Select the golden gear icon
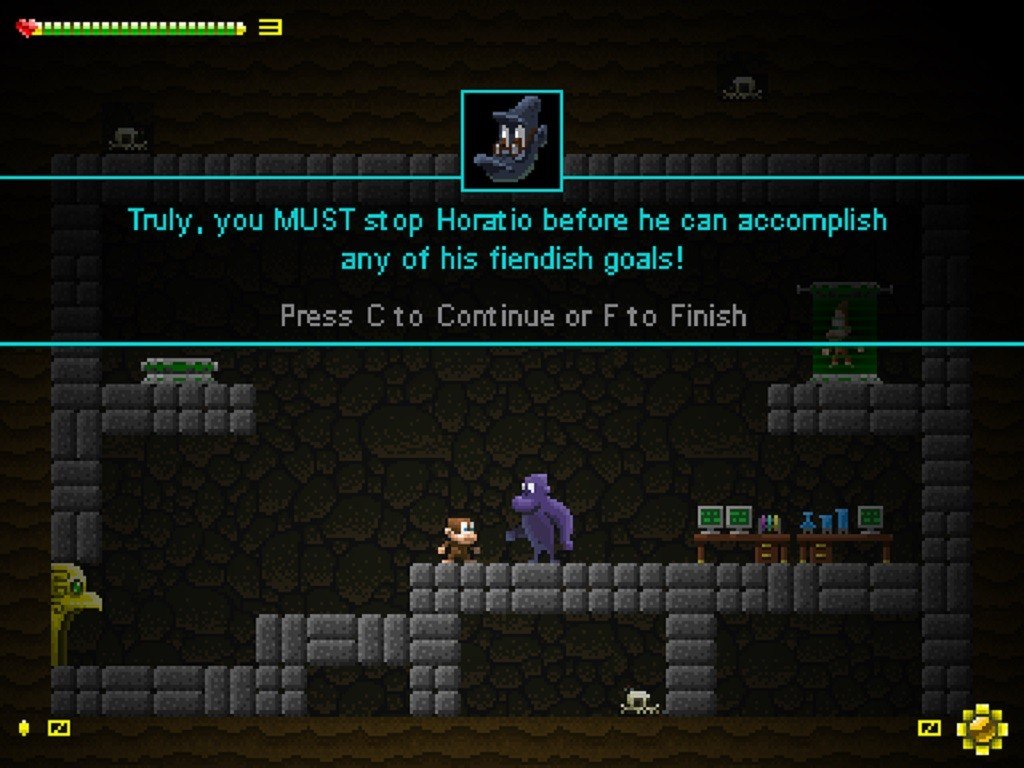Screen dimensions: 1024x768 [981, 728]
